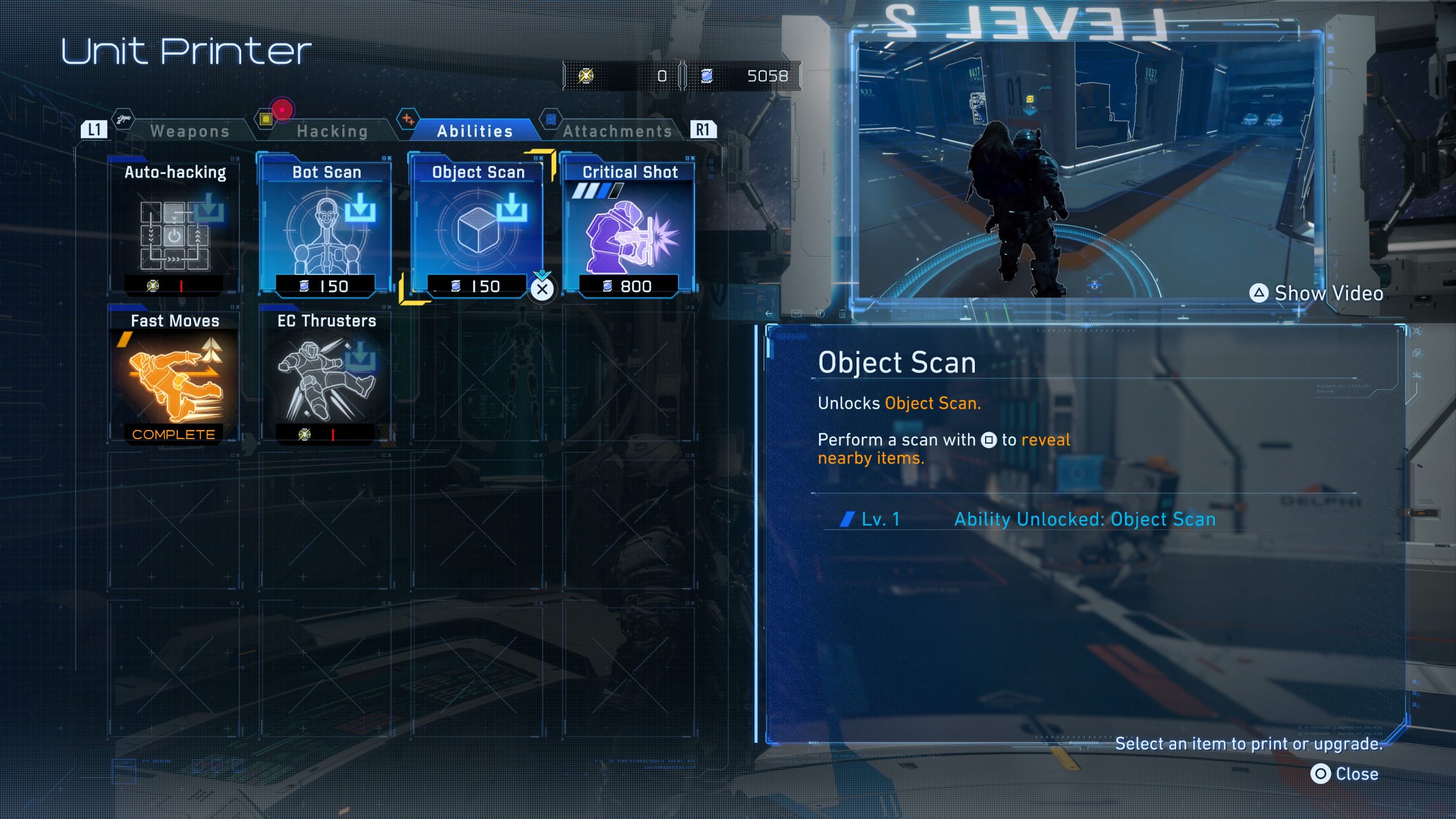Pick the completed Fast Moves ability
Screen dimensions: 1456x819
[x=175, y=377]
